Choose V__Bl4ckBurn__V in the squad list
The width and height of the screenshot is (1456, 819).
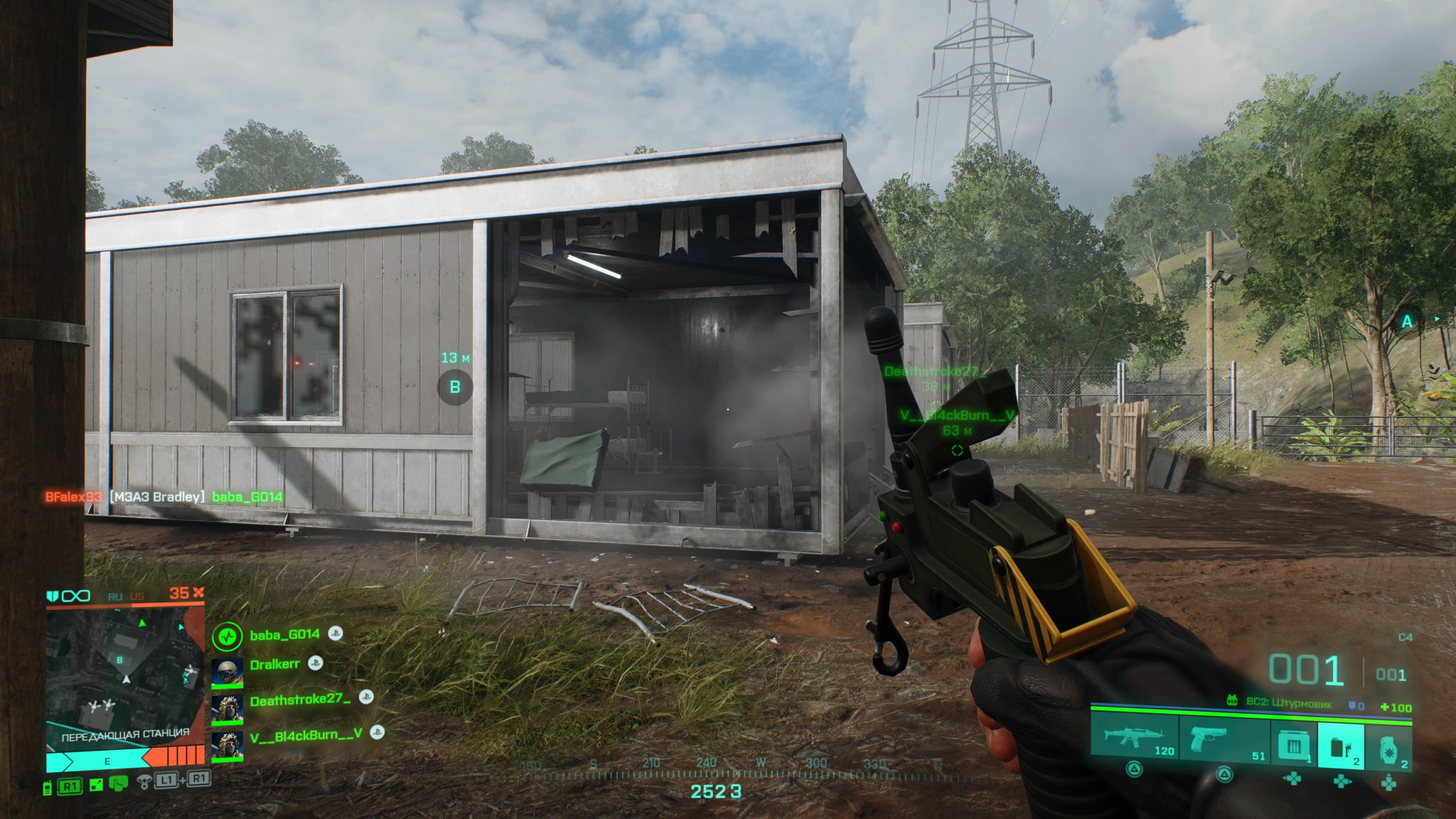[306, 735]
